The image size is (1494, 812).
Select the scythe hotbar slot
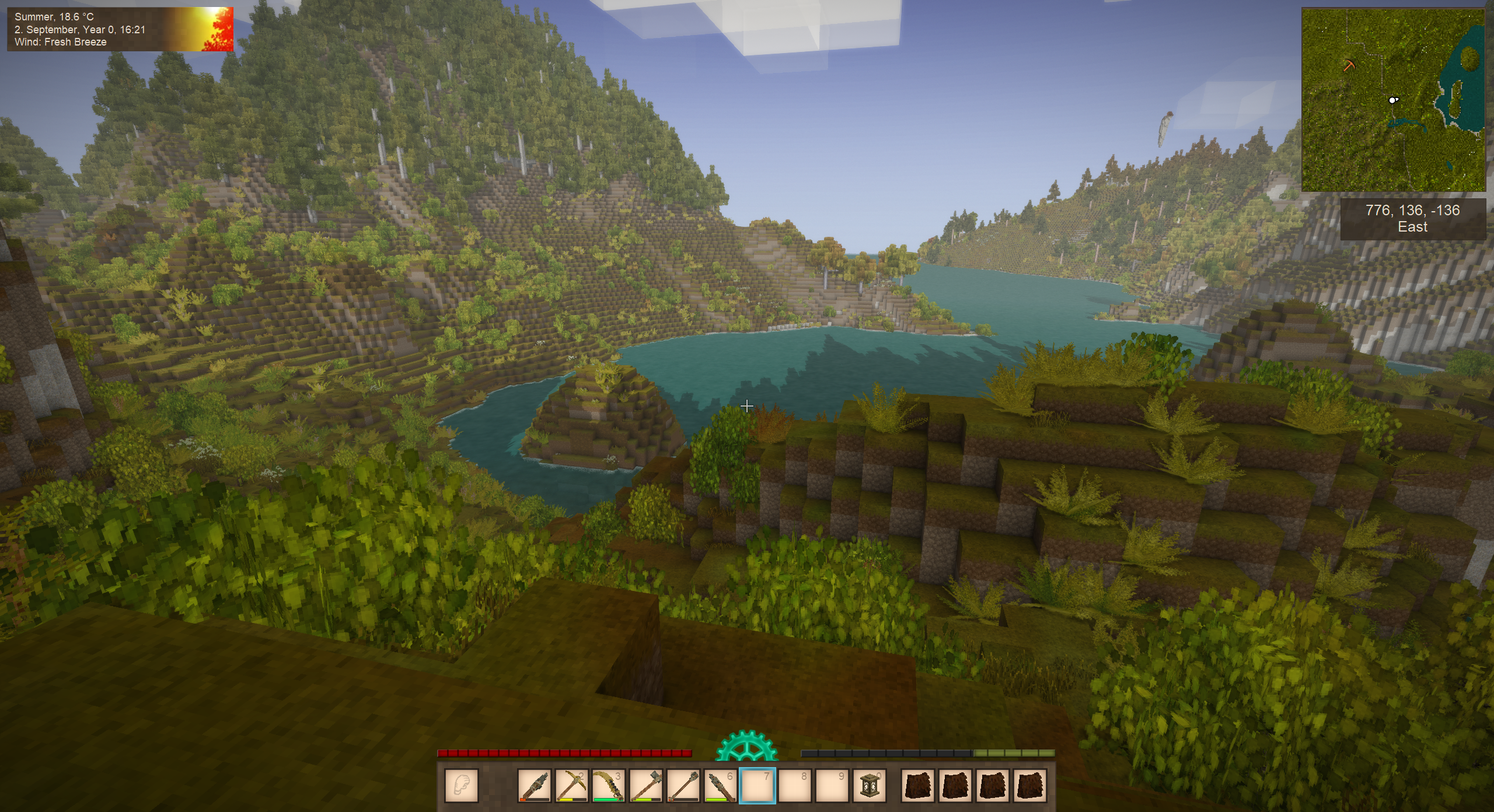click(609, 786)
